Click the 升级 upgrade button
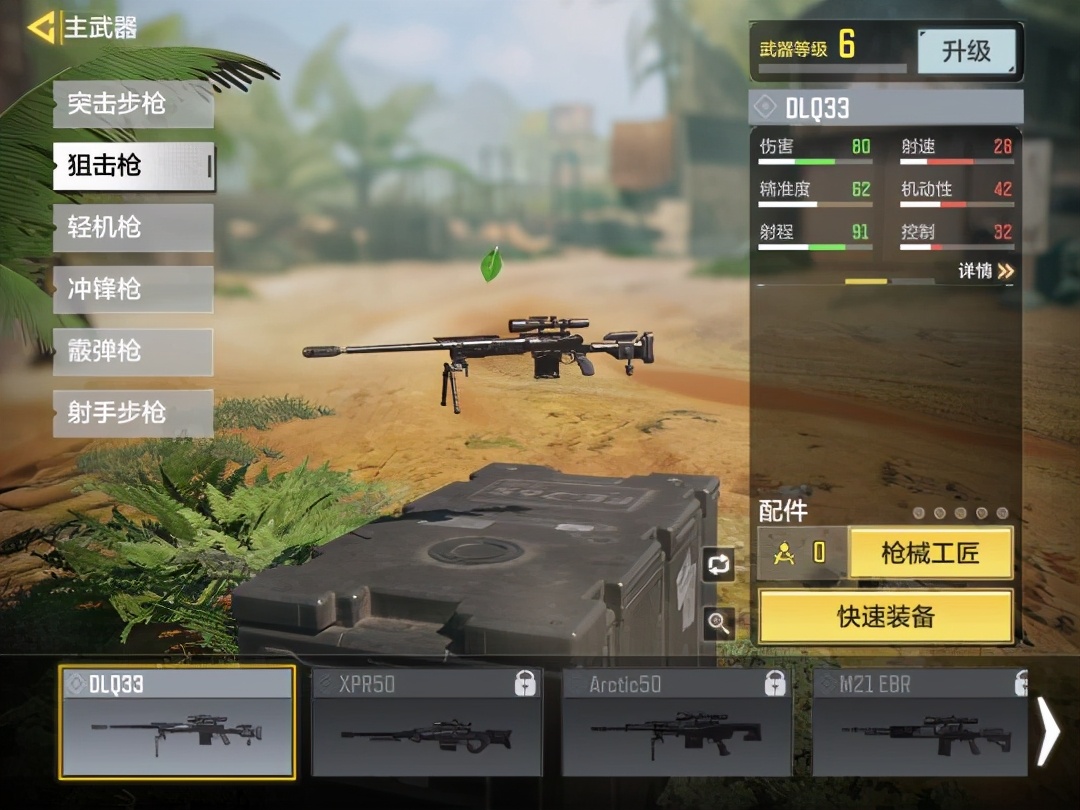 pos(966,51)
